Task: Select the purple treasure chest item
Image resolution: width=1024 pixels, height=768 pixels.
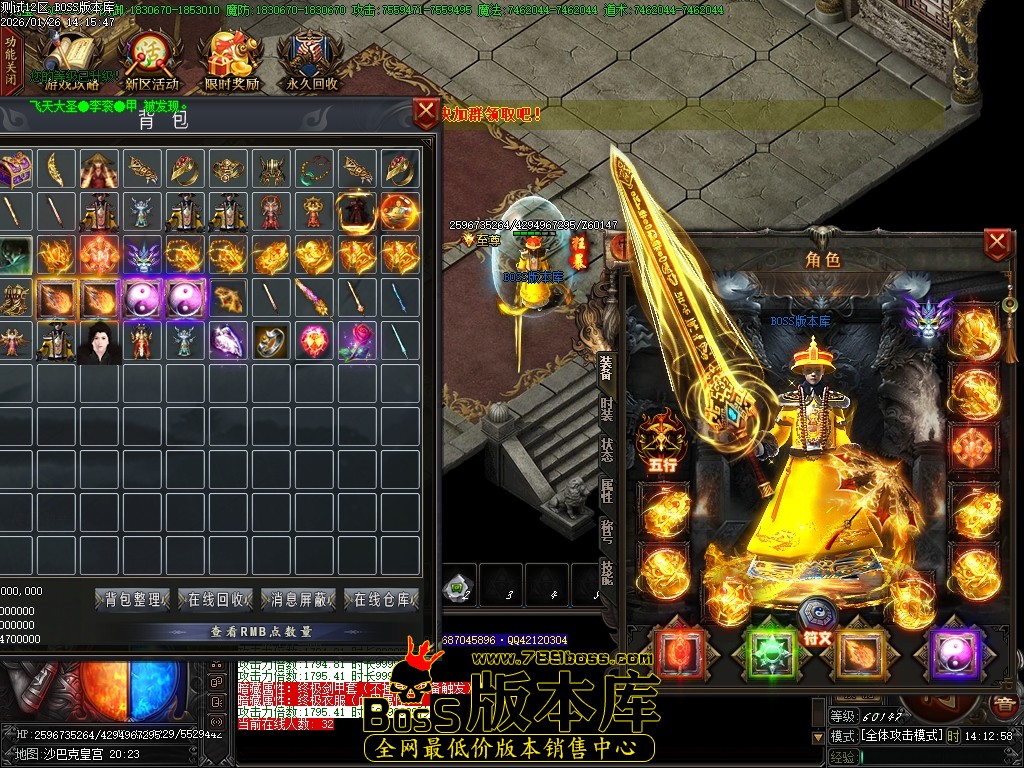Action: click(x=16, y=171)
